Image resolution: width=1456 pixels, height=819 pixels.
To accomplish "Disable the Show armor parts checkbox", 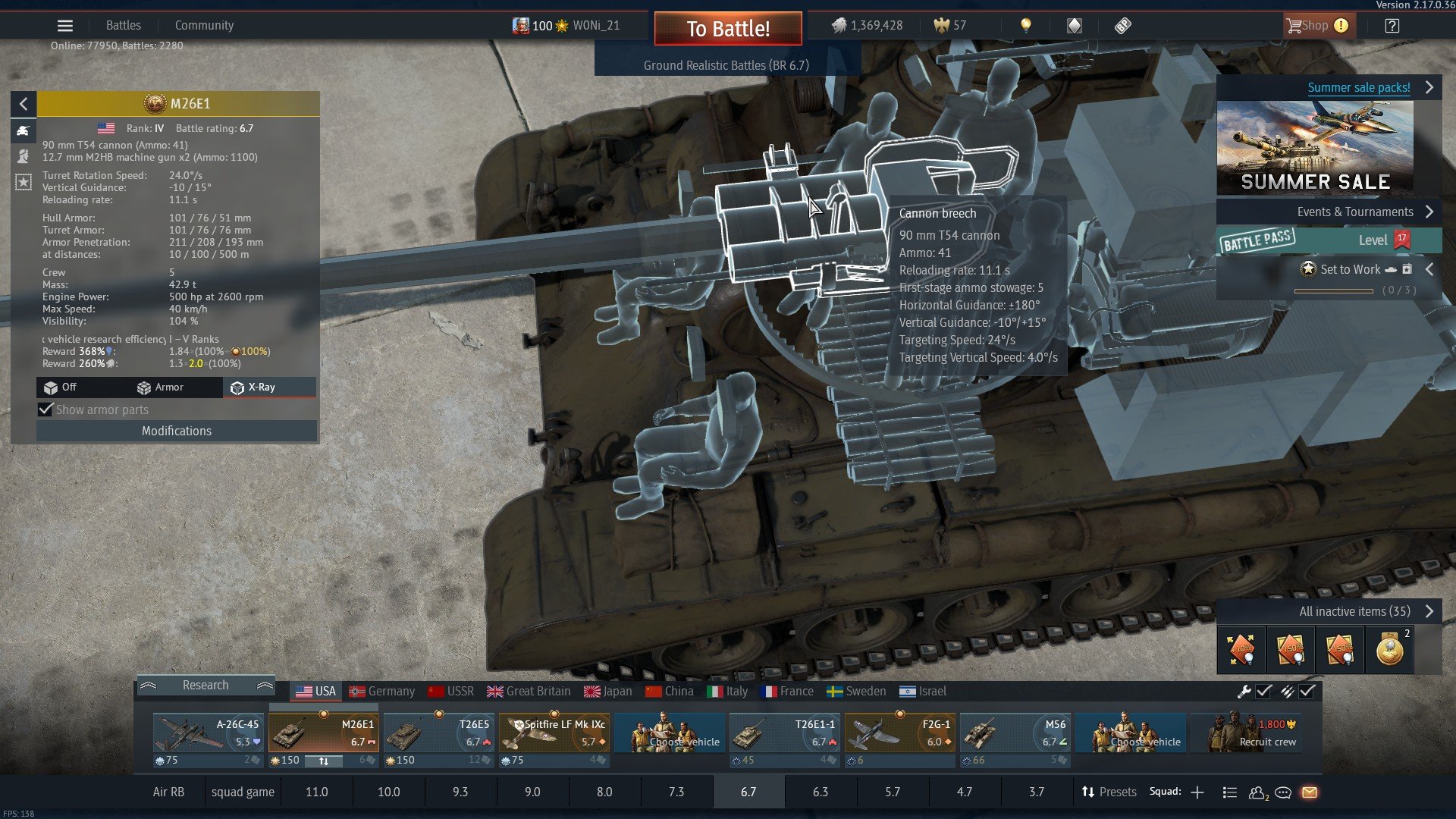I will point(46,409).
